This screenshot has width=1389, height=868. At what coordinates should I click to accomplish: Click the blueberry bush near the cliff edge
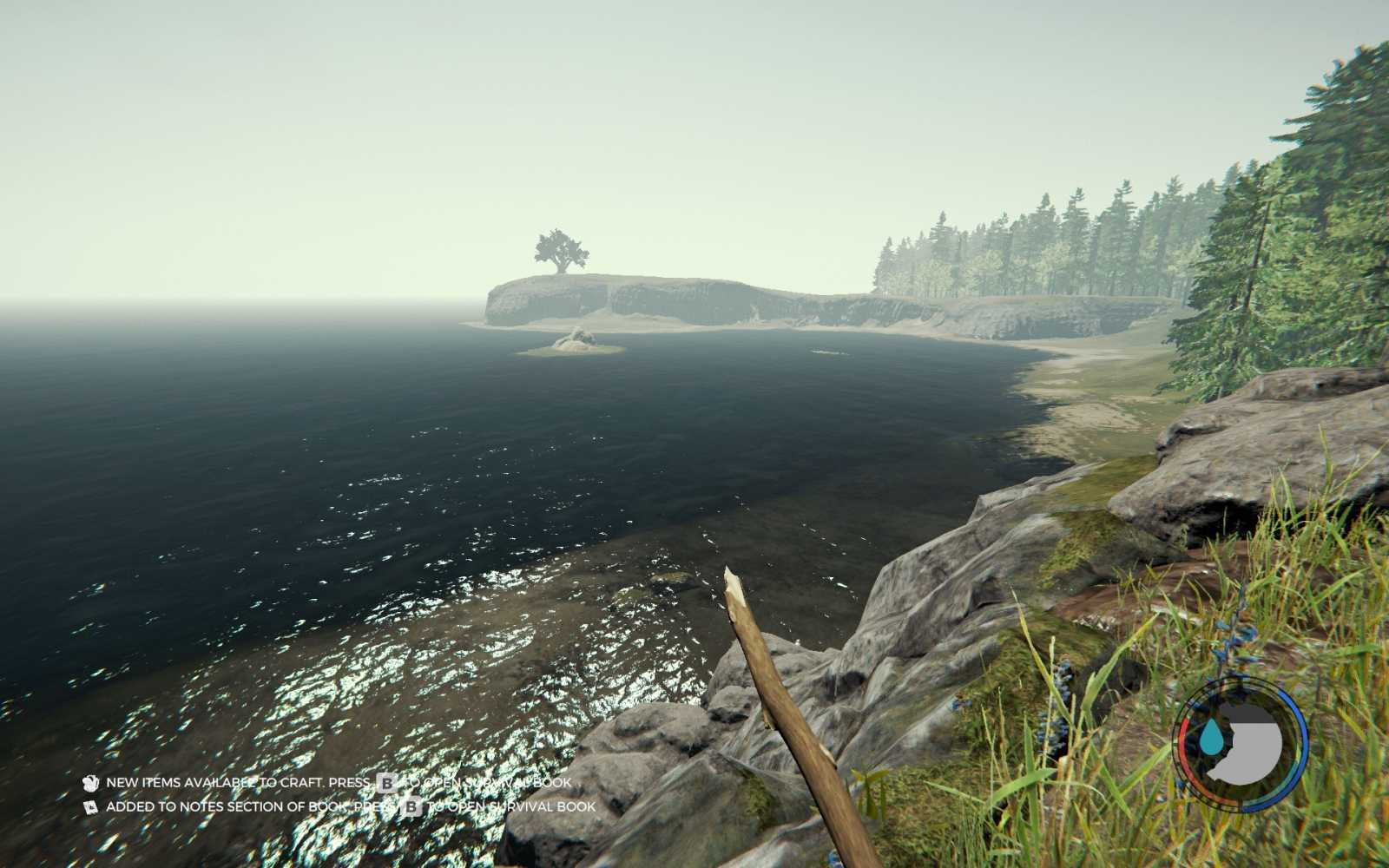(x=1059, y=712)
